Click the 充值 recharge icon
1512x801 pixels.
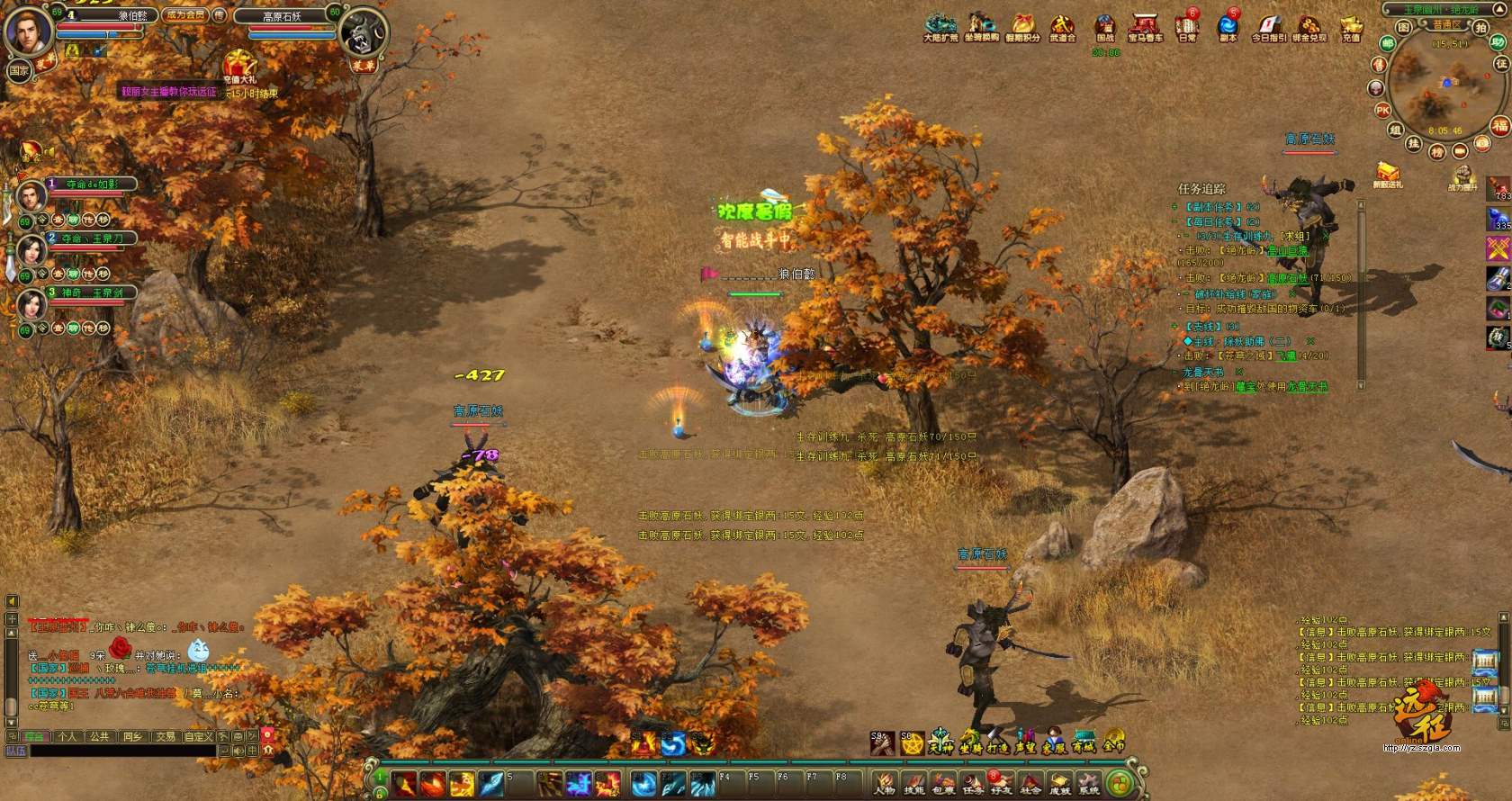click(1351, 27)
